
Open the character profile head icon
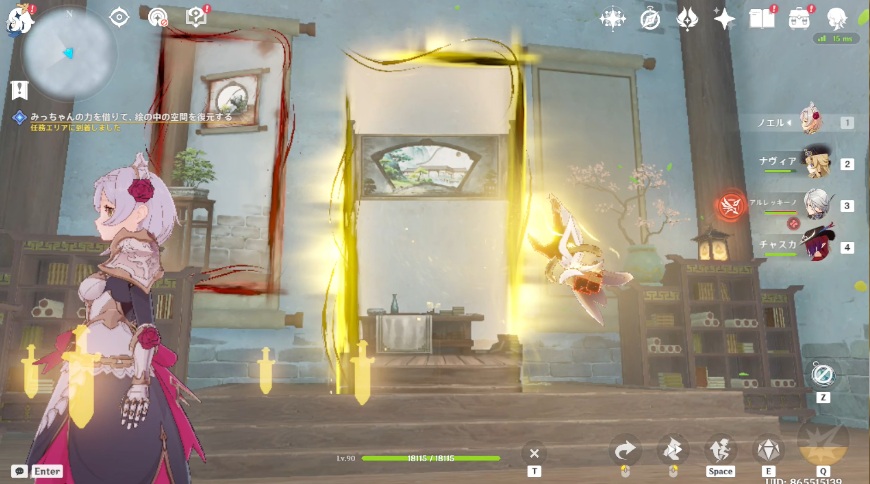coord(837,18)
